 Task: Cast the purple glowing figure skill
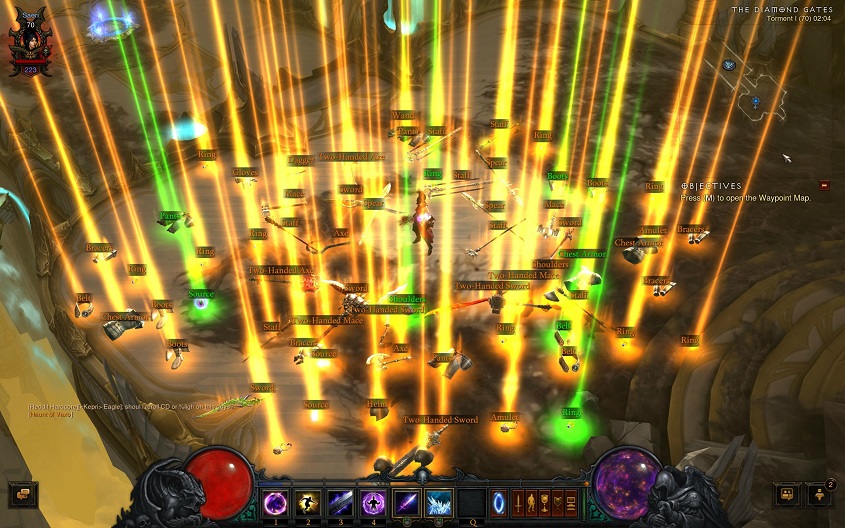[x=374, y=502]
